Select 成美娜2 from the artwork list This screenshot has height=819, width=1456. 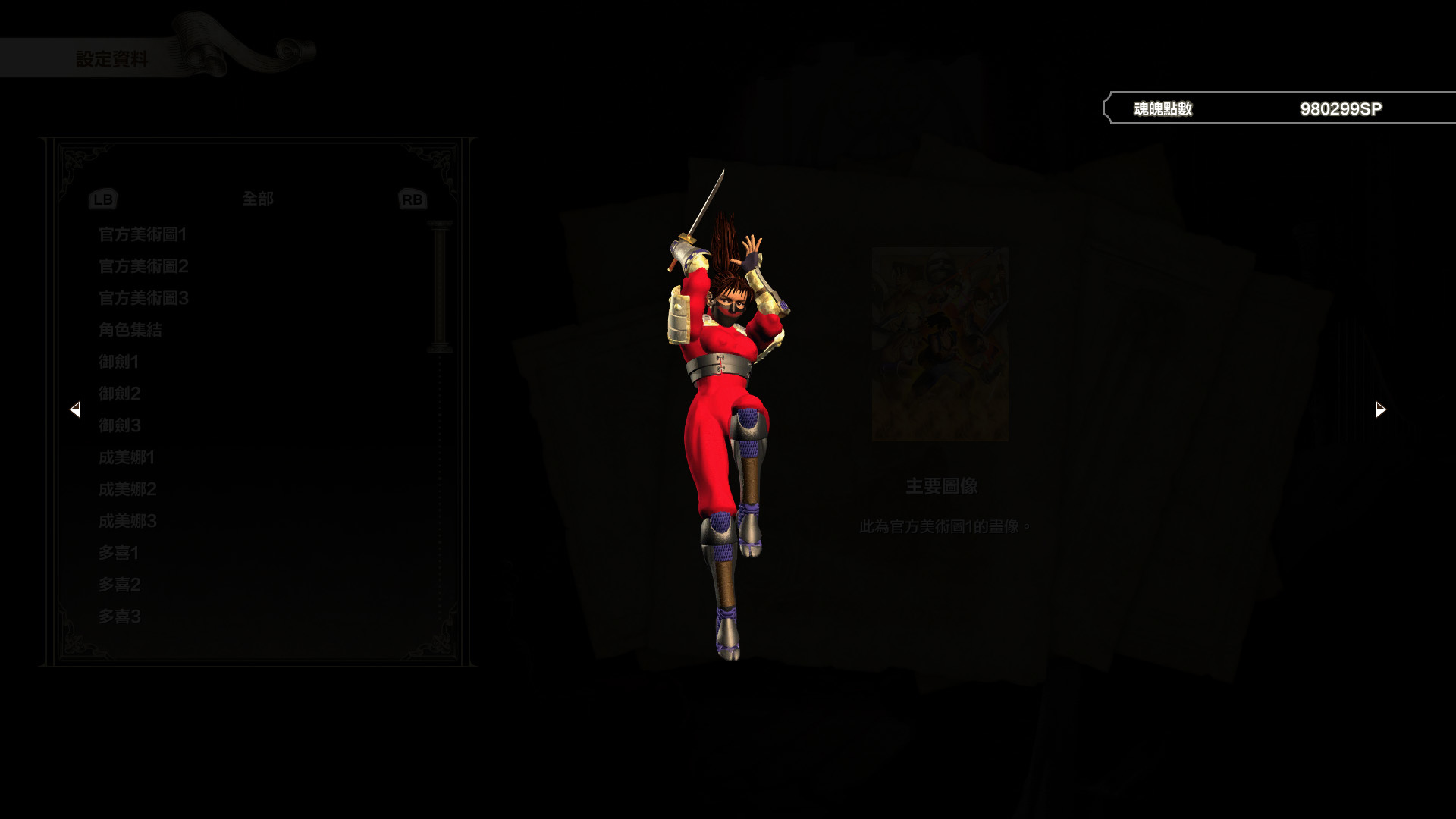pyautogui.click(x=125, y=490)
